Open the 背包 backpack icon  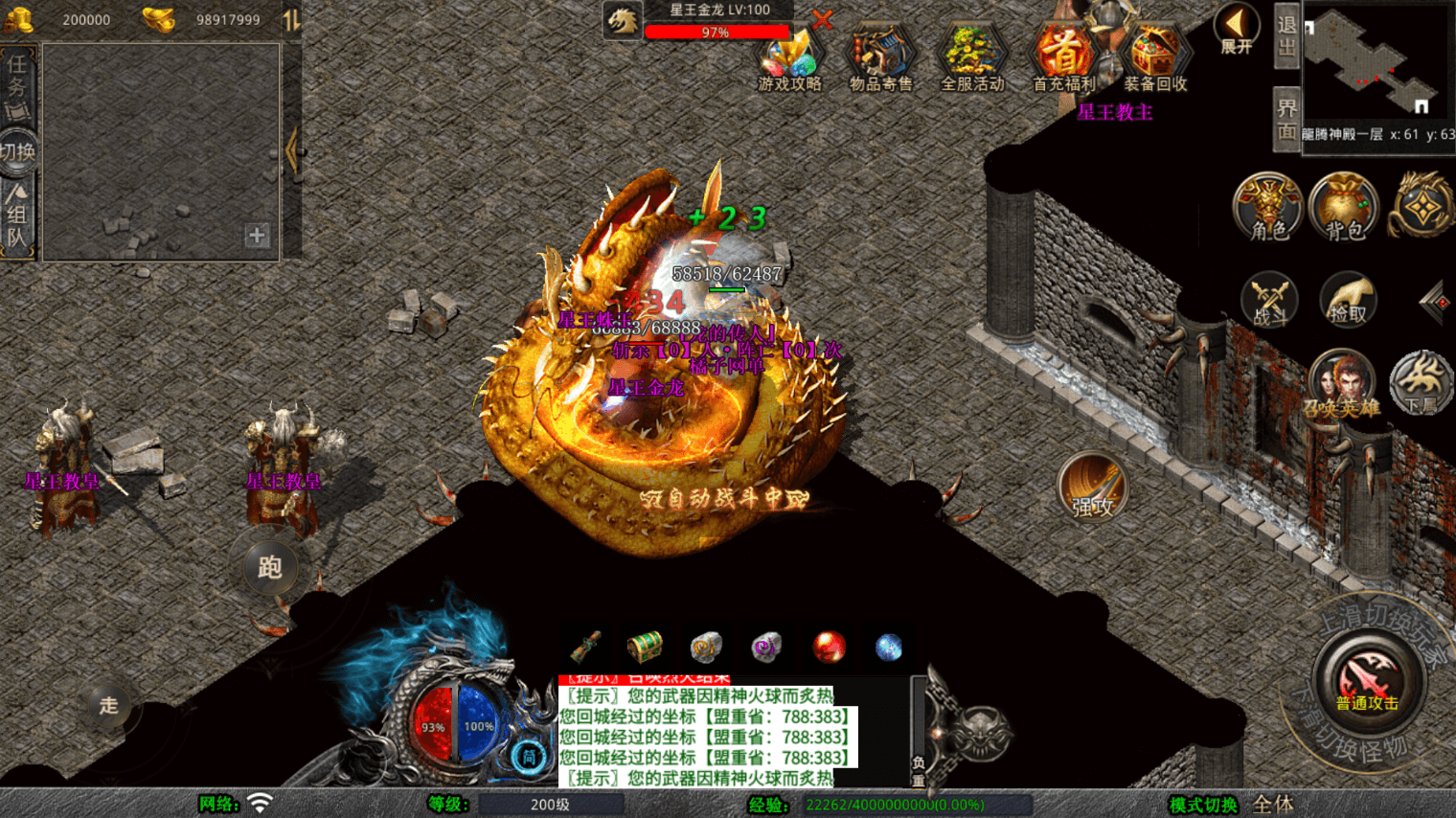[1343, 207]
